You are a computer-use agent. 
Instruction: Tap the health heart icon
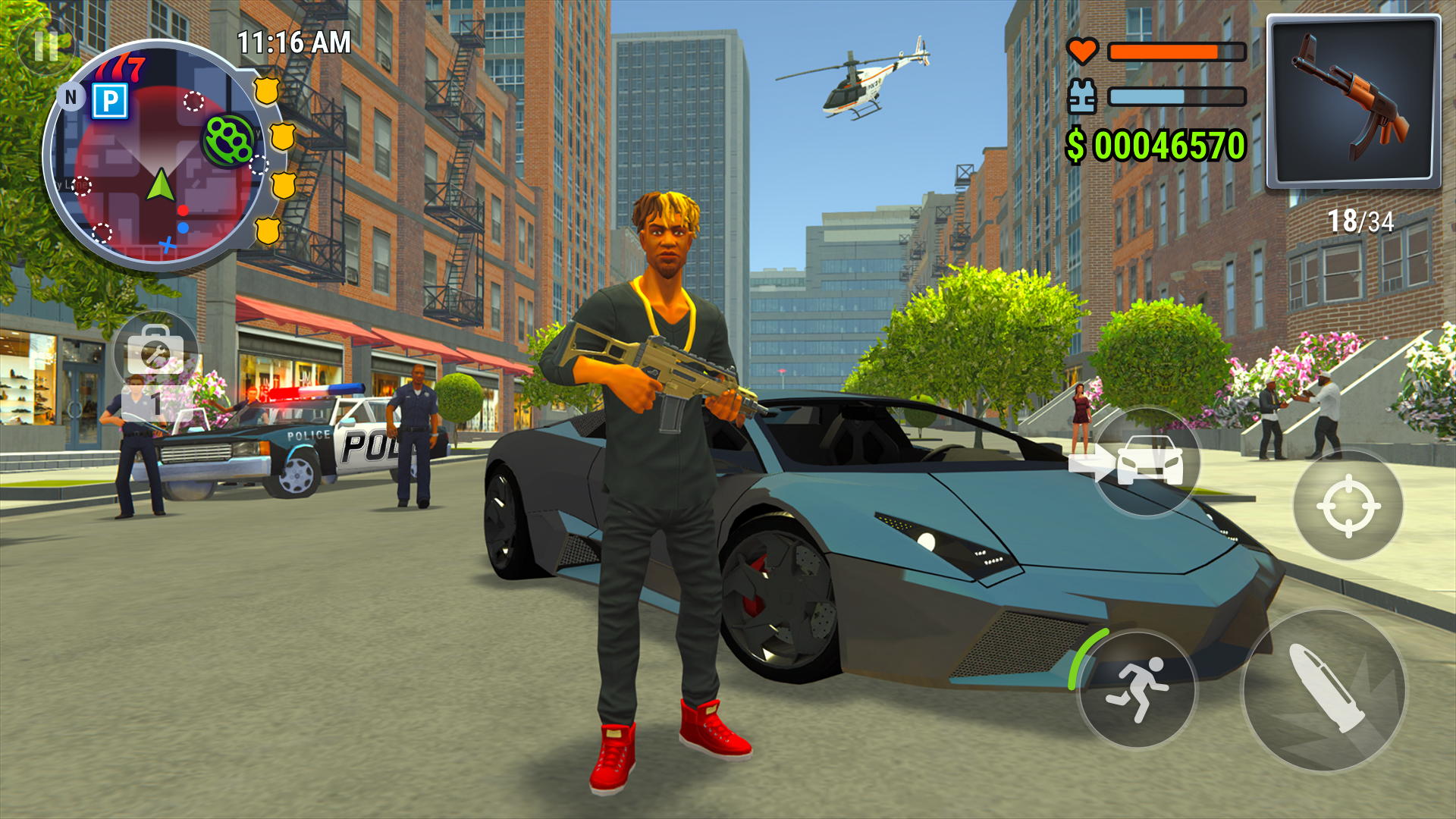click(x=1082, y=52)
